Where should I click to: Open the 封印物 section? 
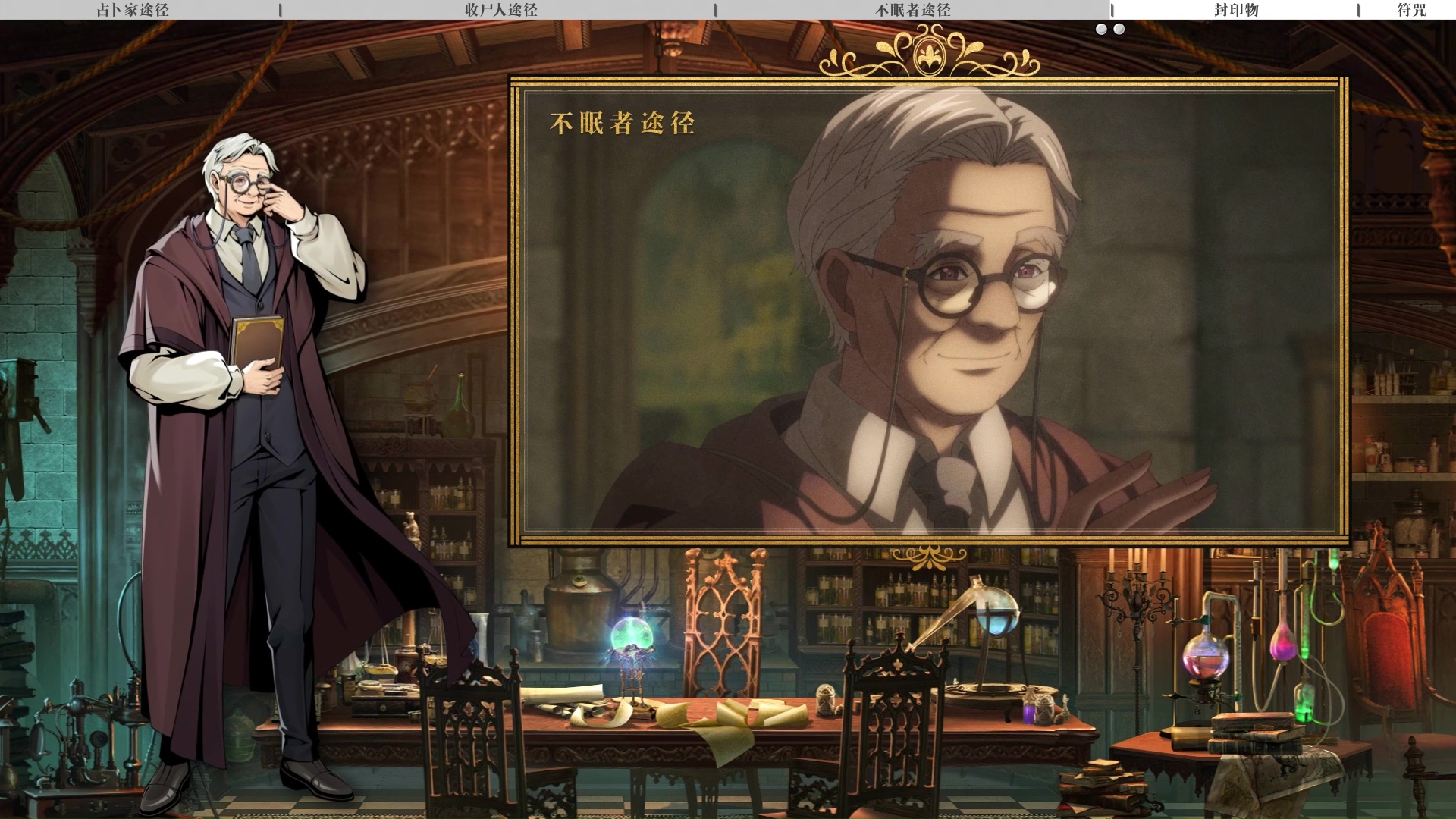1235,10
